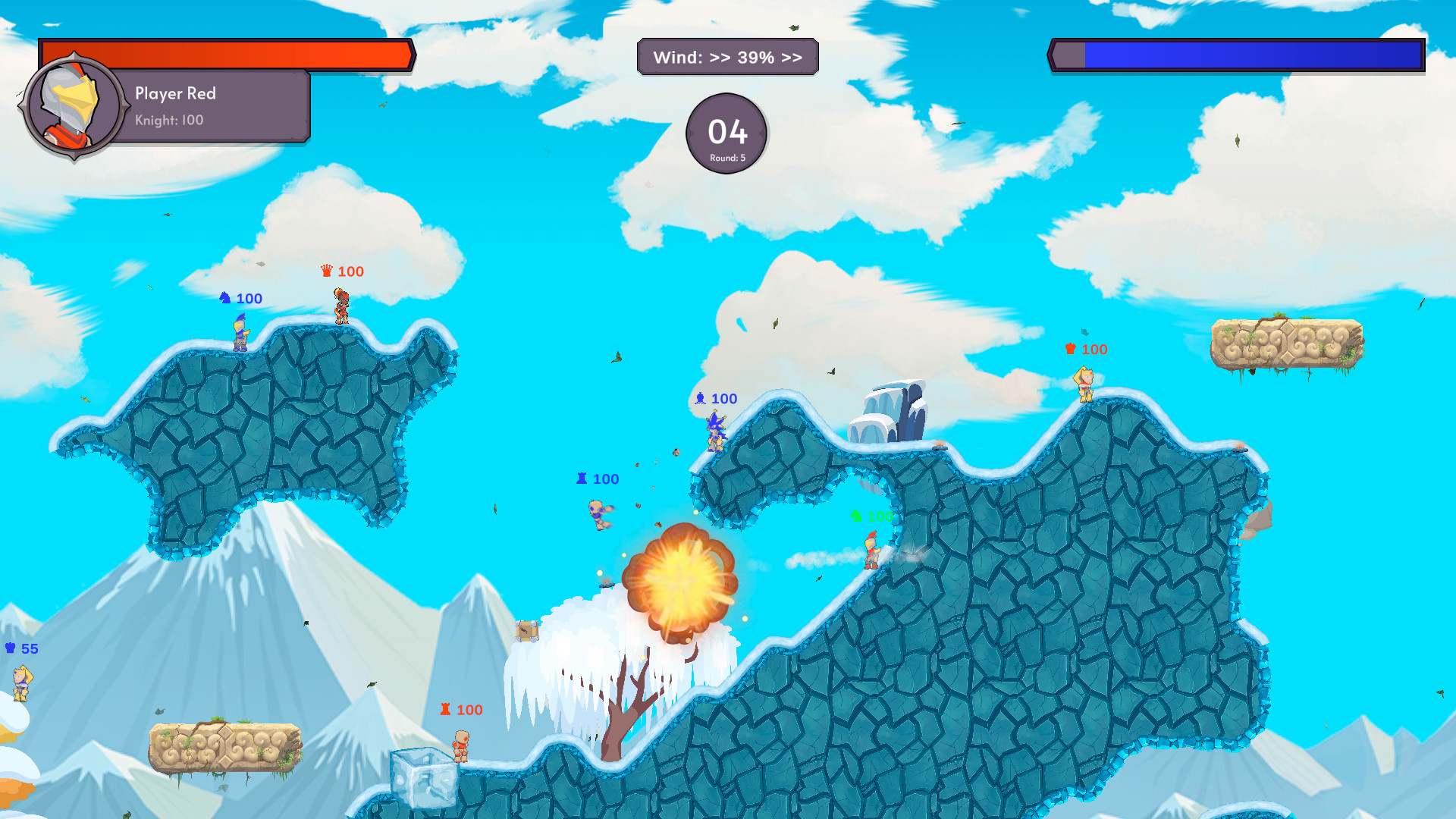Viewport: 1456px width, 819px height.
Task: Open the Wind 39% indicator
Action: tap(728, 56)
